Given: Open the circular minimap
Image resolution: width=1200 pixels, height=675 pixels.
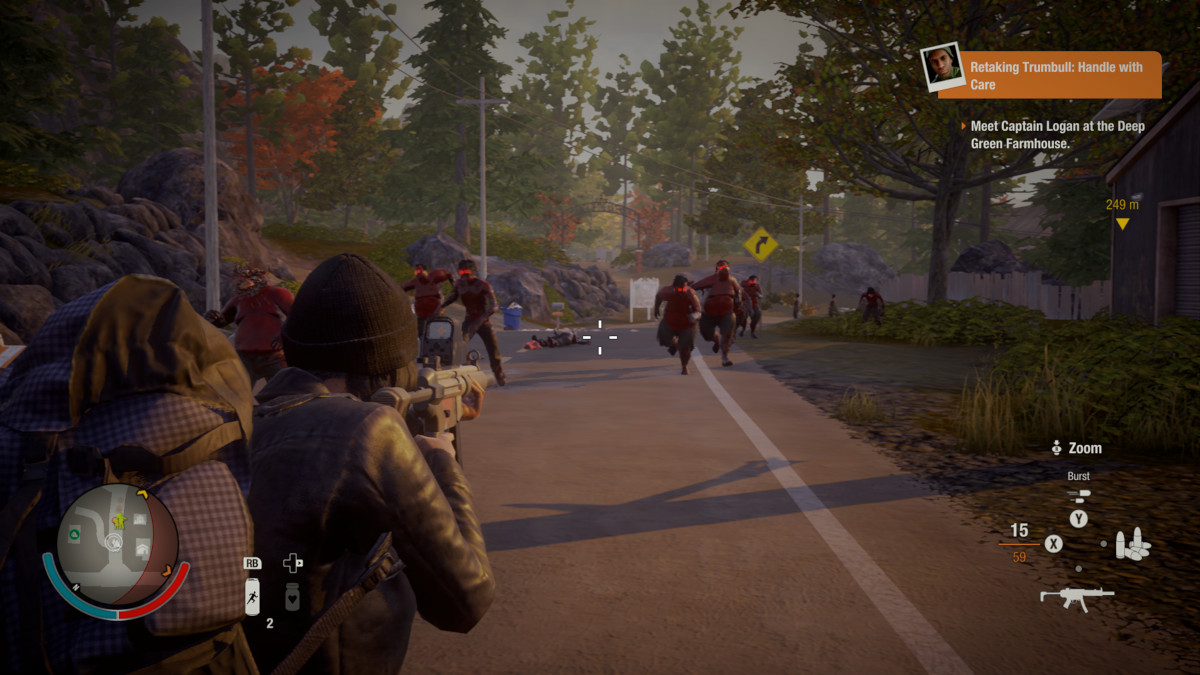Looking at the screenshot, I should click(116, 544).
